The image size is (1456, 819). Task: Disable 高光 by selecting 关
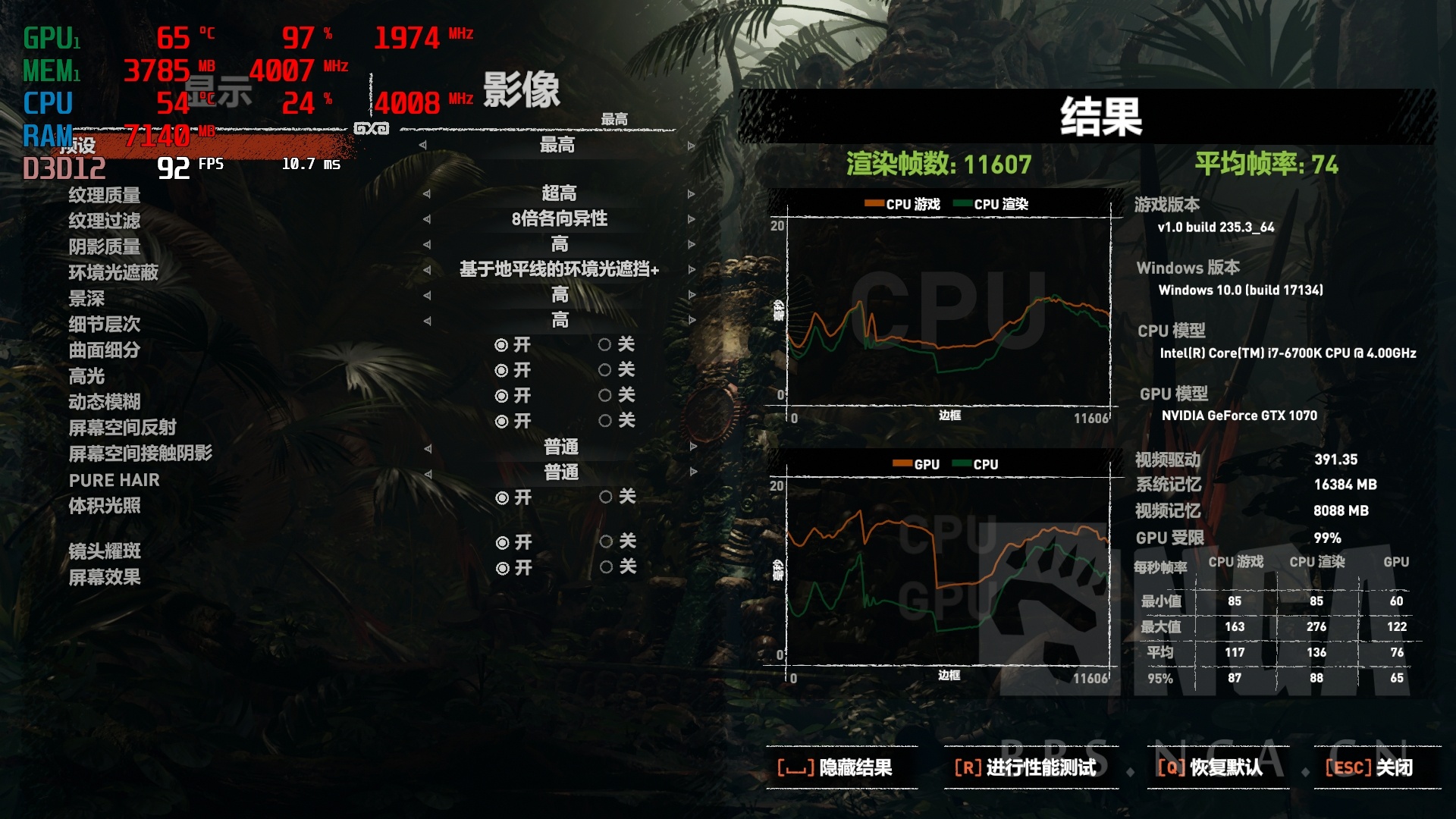click(x=604, y=370)
